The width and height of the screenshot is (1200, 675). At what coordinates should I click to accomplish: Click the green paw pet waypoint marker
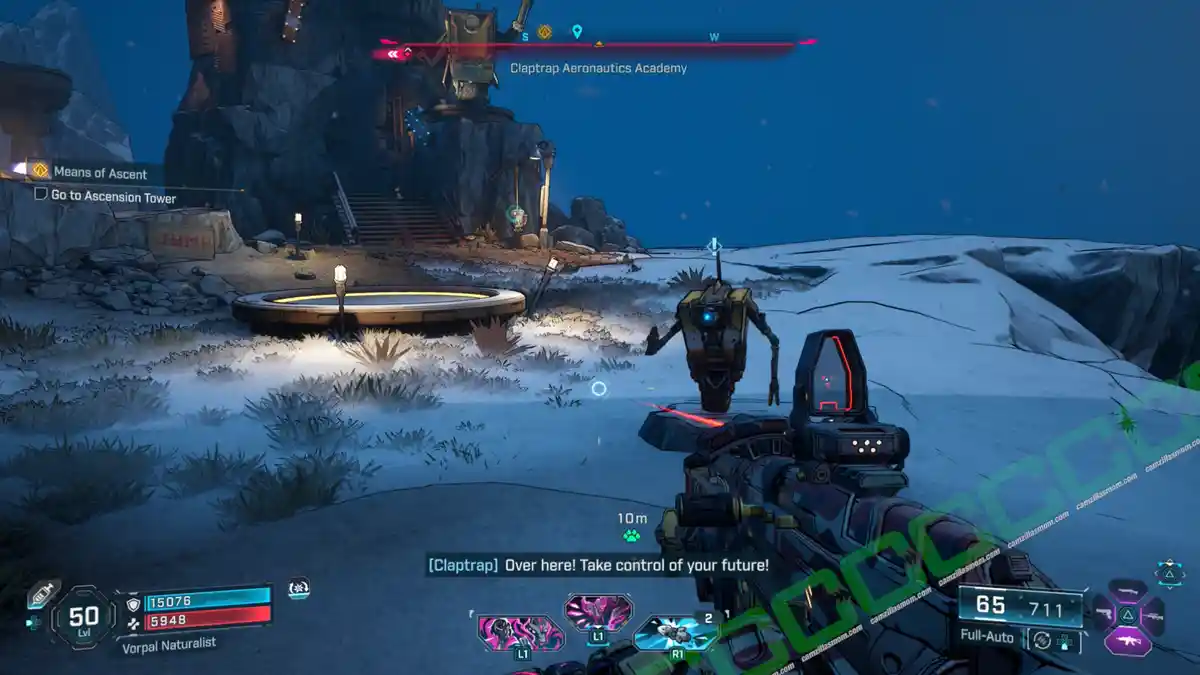pos(631,536)
